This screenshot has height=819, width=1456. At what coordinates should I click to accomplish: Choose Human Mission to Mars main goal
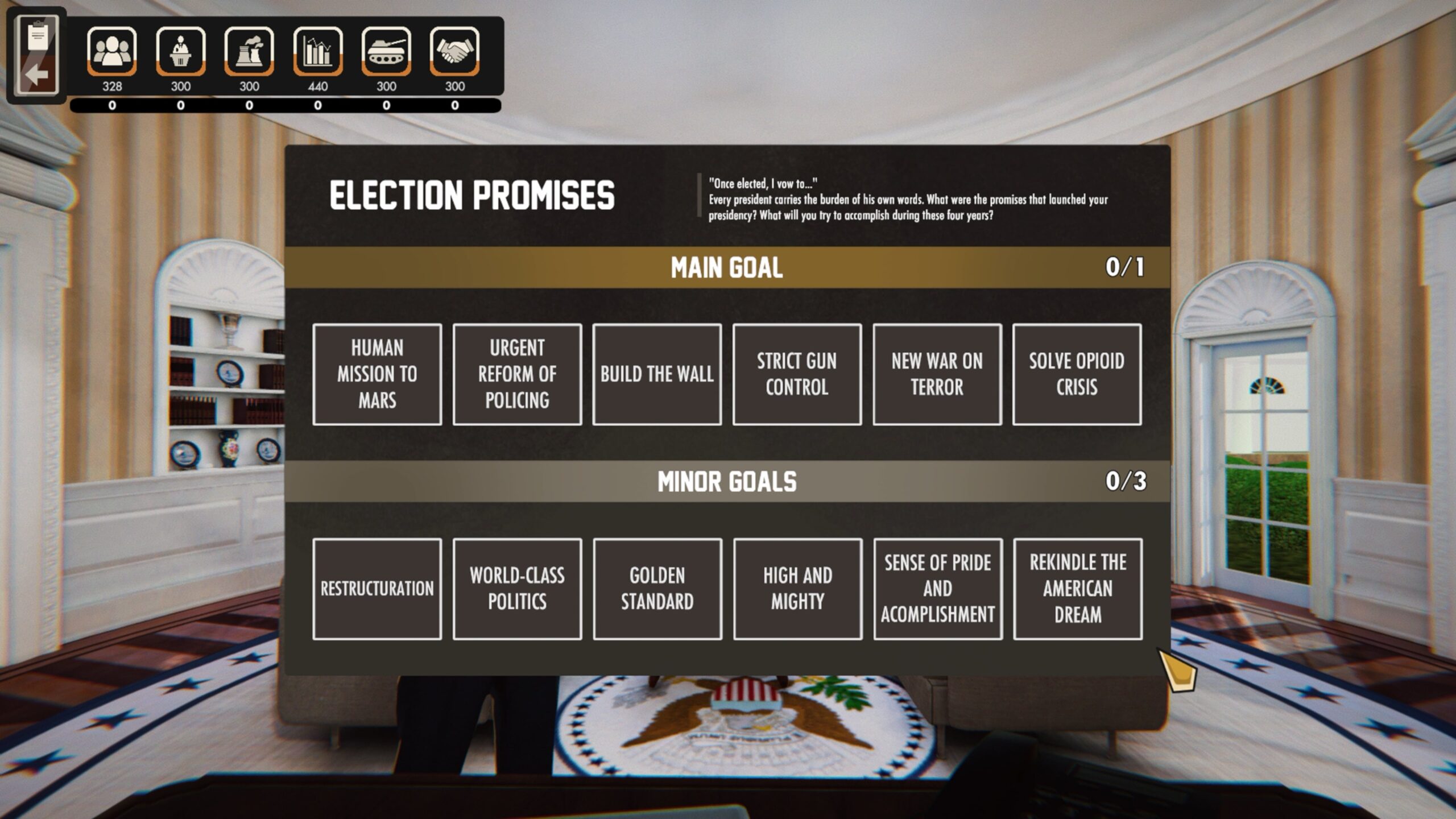(x=377, y=374)
